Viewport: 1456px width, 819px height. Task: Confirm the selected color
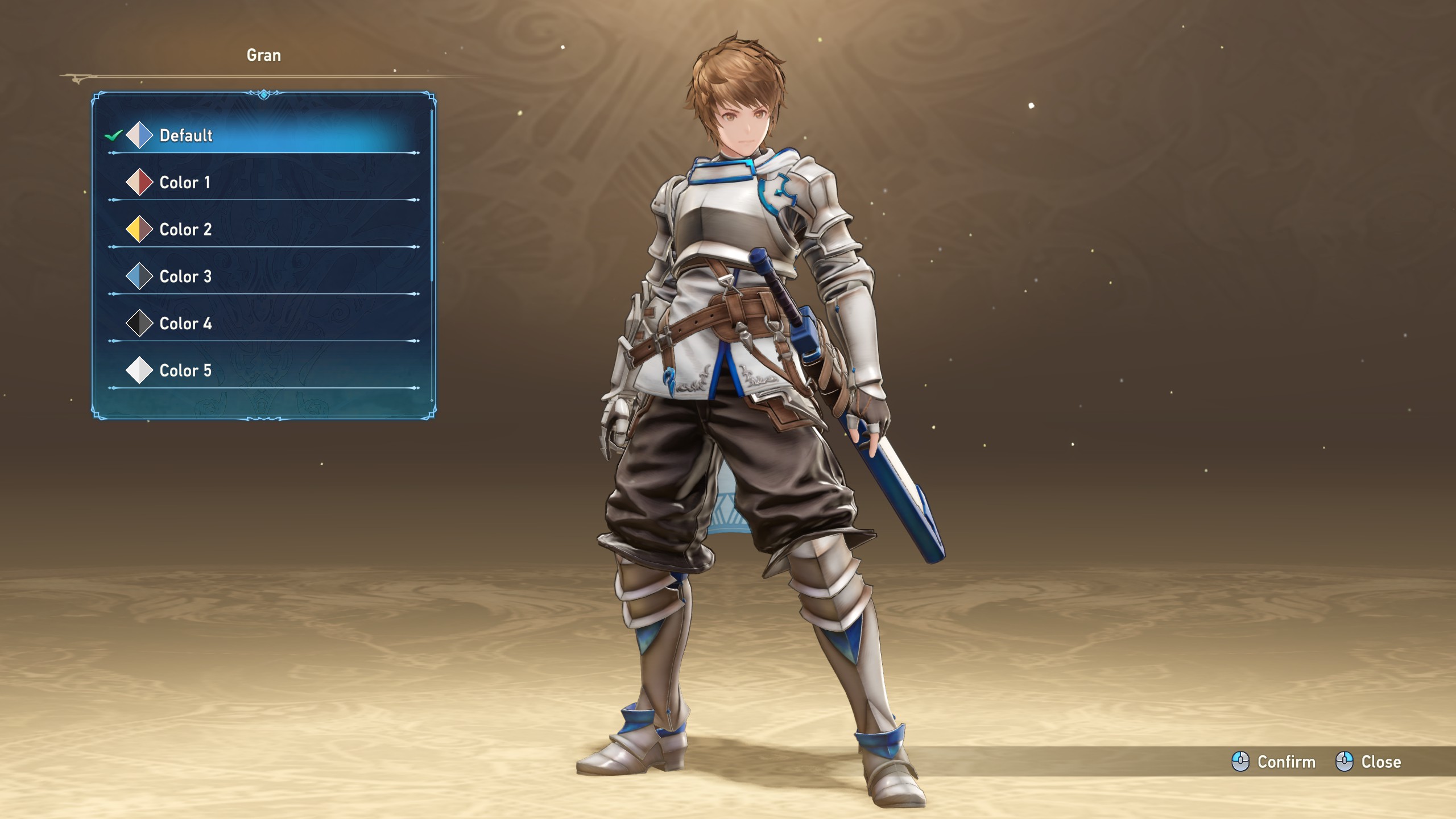coord(1274,762)
